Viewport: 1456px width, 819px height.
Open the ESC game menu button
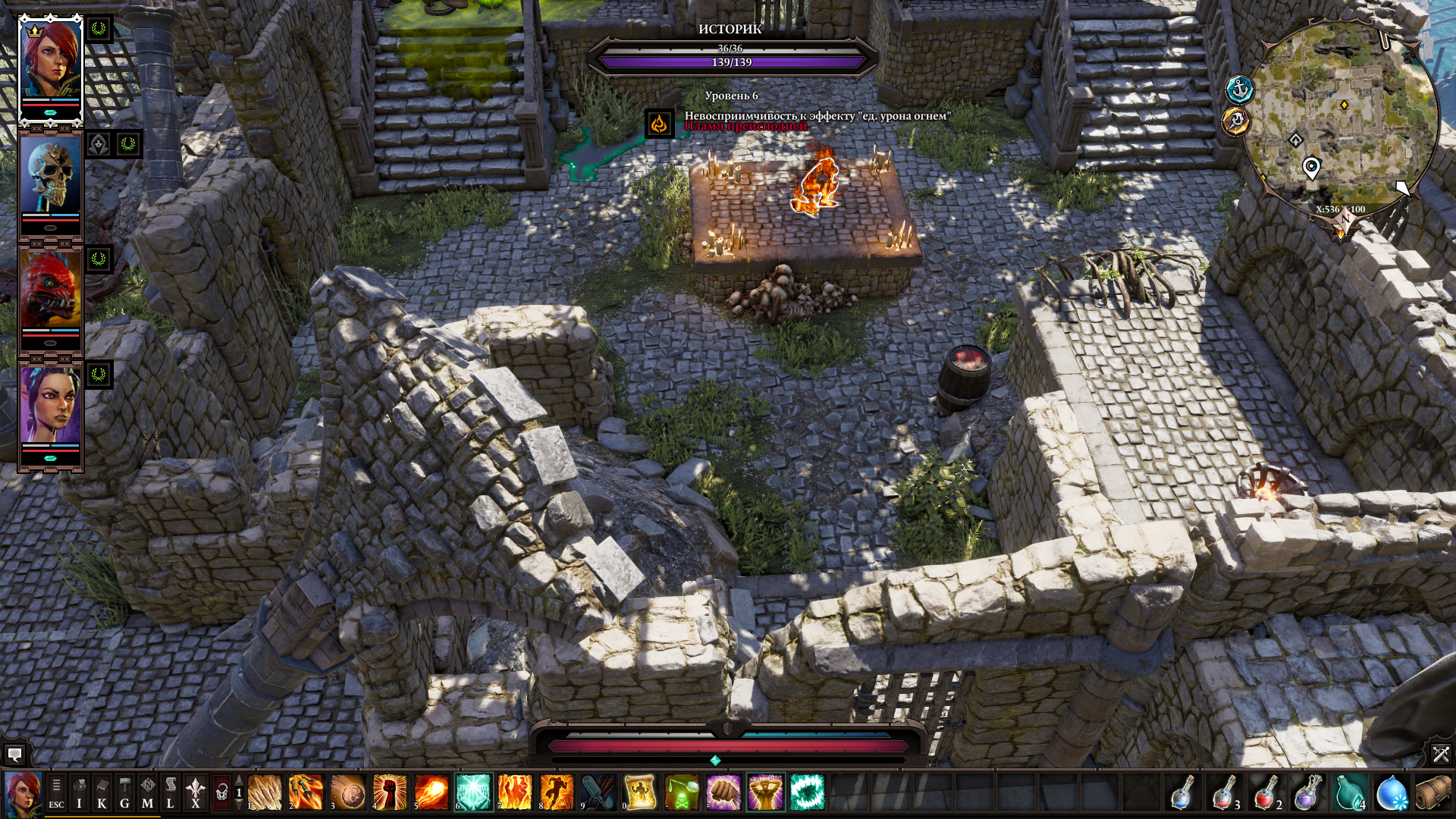pos(56,793)
